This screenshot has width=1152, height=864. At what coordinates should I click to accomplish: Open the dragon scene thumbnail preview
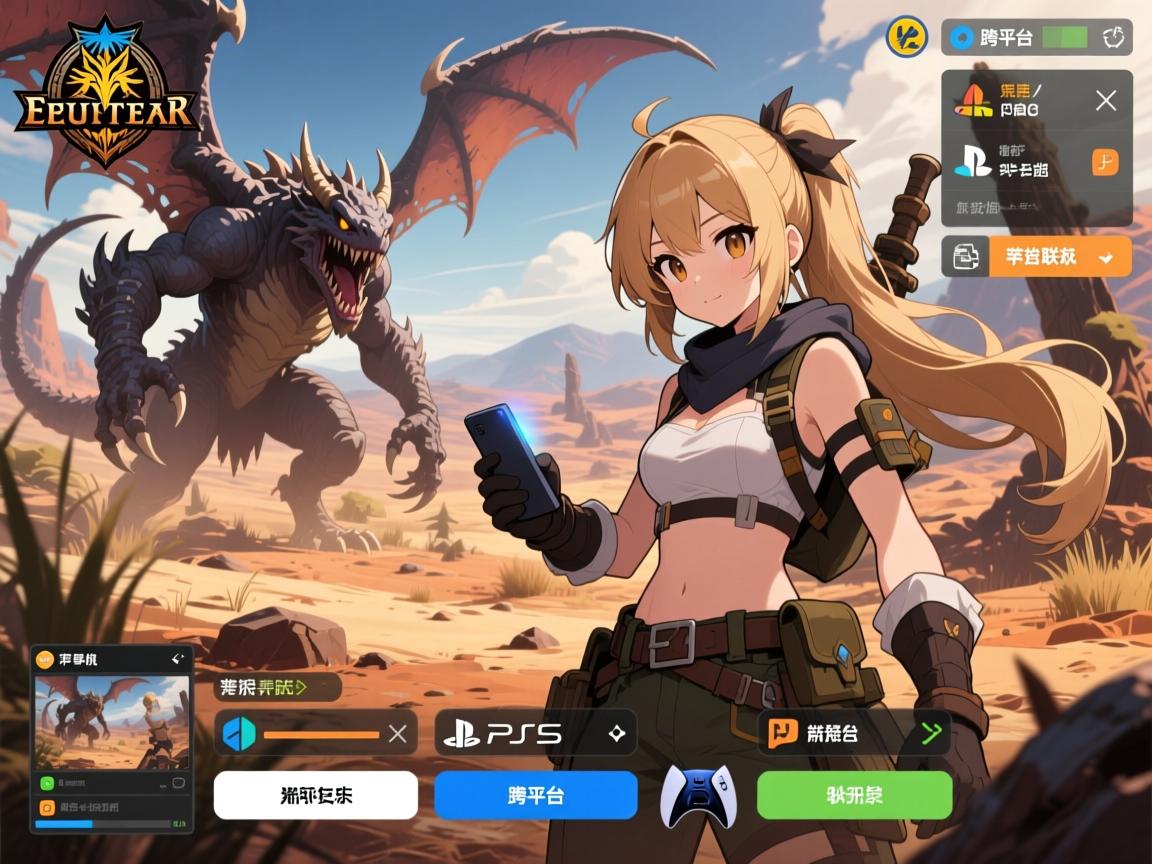(x=112, y=722)
